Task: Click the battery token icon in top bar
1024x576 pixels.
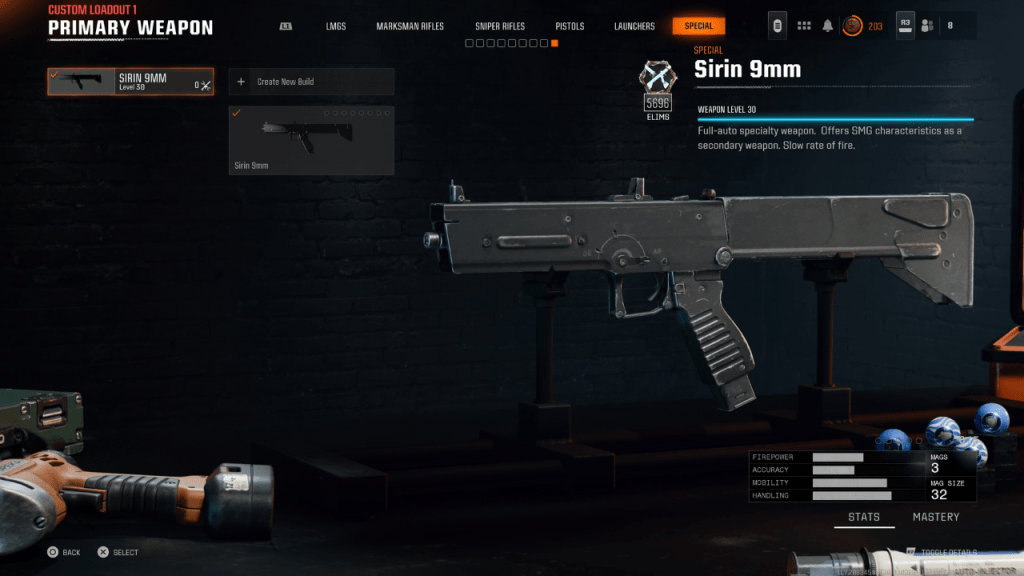Action: click(777, 26)
